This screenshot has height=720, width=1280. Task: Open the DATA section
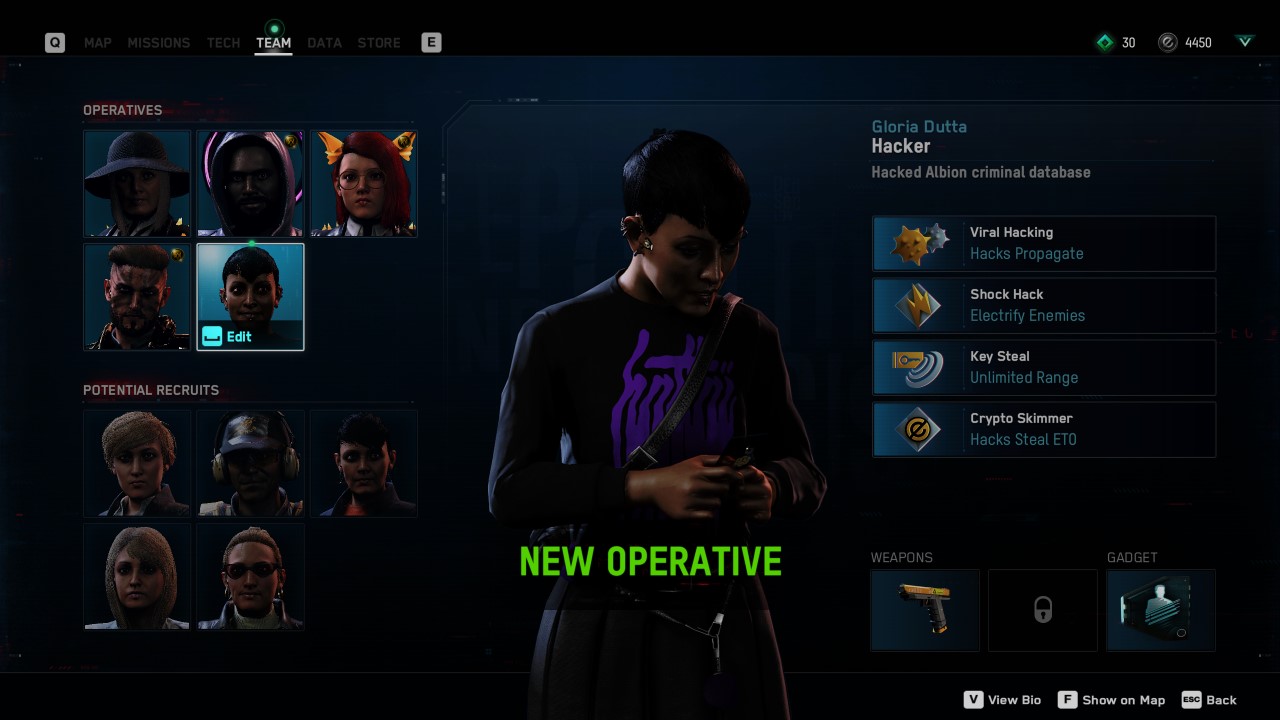tap(324, 43)
